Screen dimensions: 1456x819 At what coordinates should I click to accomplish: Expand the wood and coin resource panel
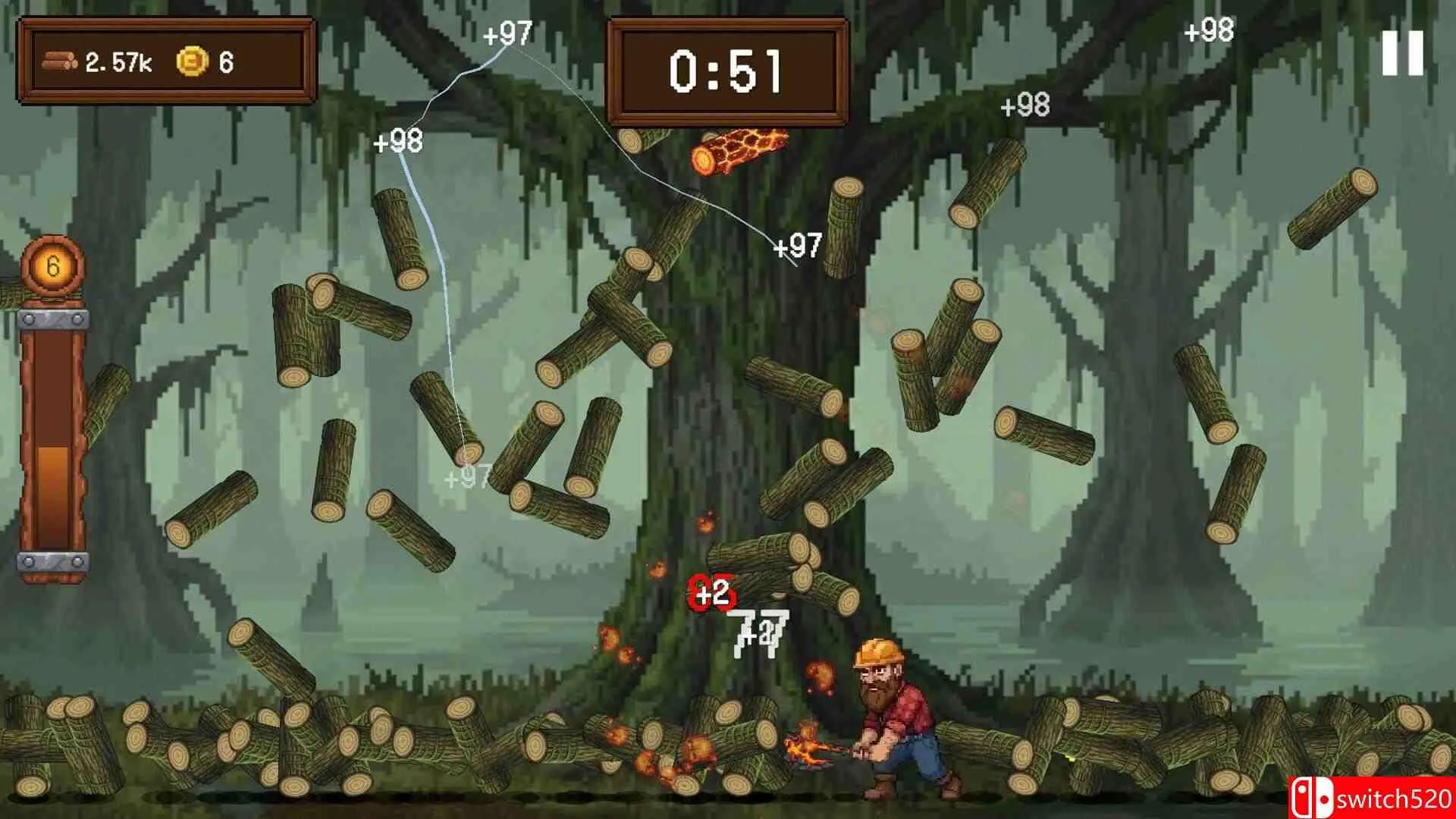point(167,61)
